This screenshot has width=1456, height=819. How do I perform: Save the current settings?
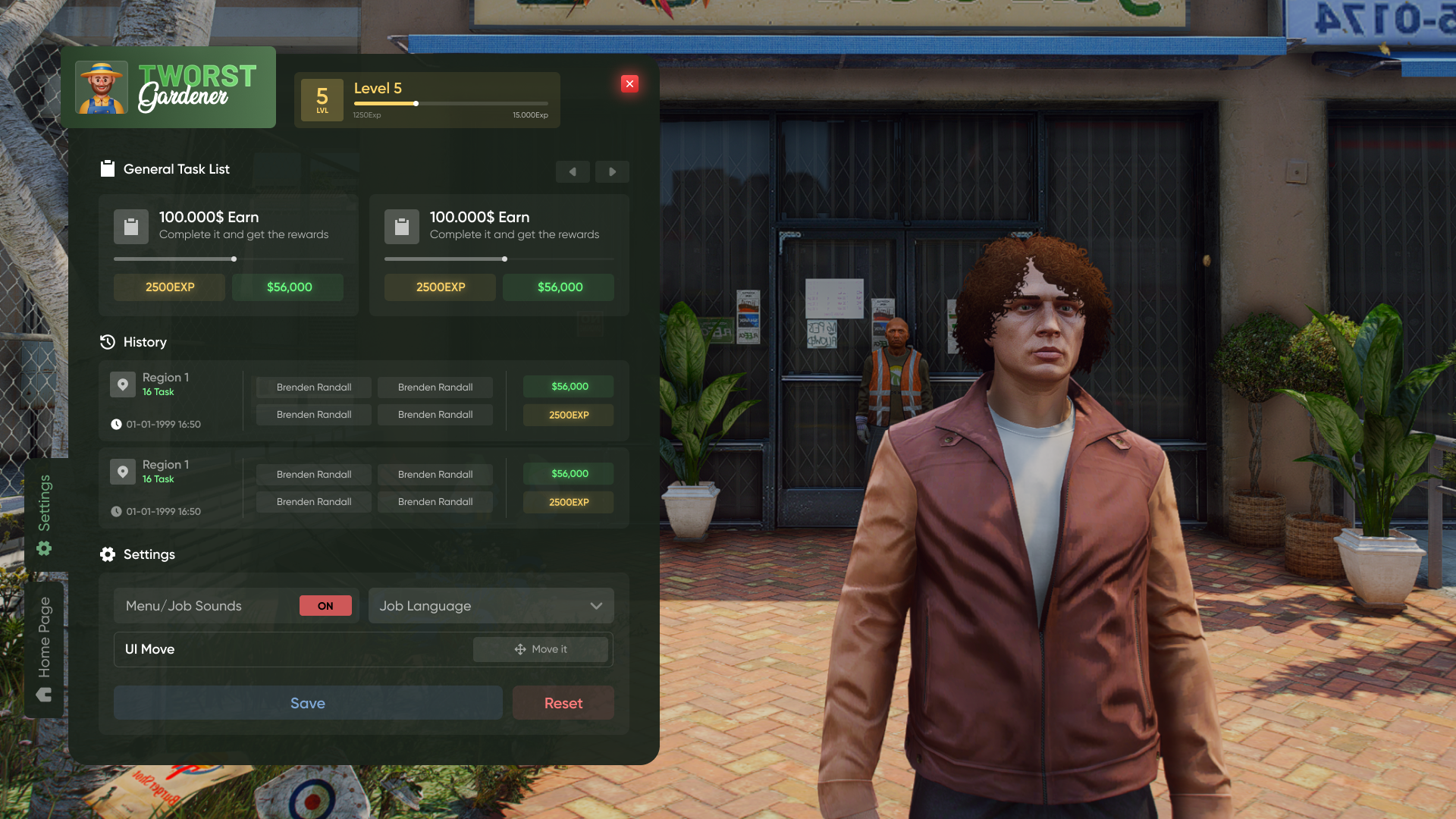pyautogui.click(x=308, y=702)
